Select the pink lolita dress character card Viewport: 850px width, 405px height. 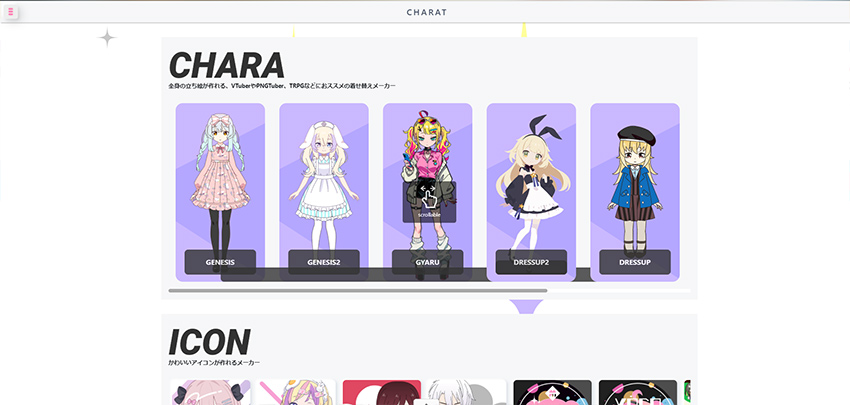(x=220, y=175)
